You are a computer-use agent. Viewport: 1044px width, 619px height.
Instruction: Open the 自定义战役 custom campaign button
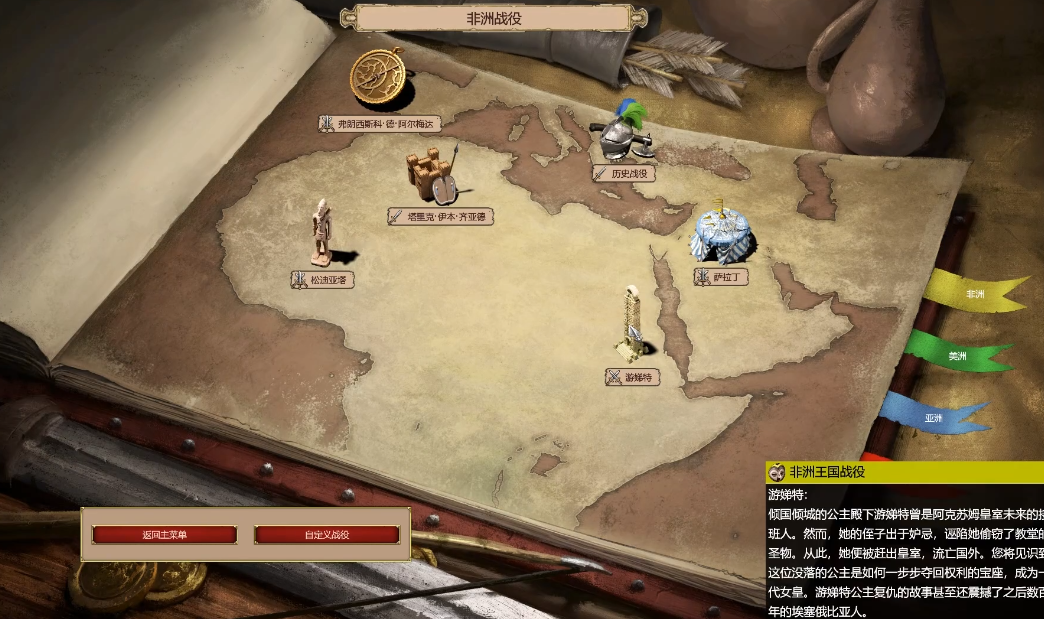click(x=327, y=535)
